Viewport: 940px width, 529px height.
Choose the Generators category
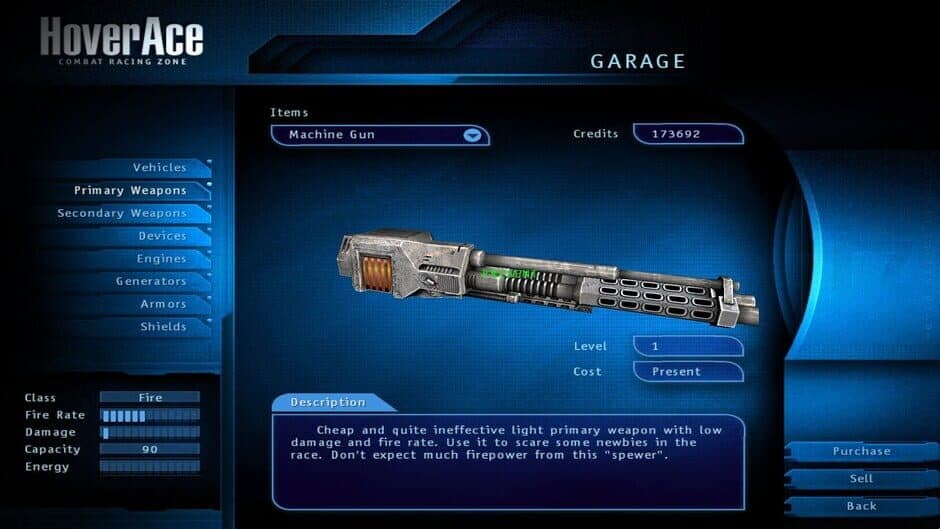point(151,281)
